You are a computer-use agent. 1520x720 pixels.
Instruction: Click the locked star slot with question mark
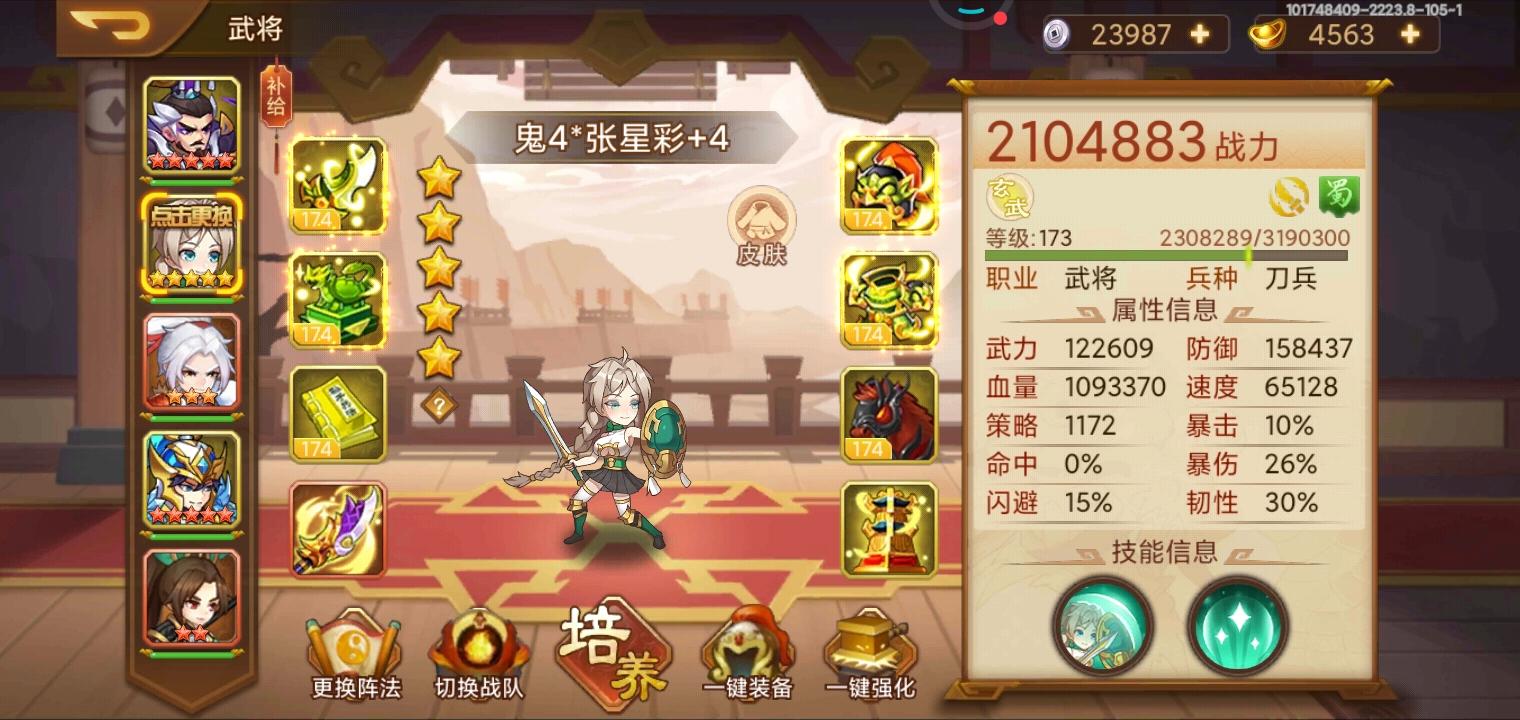click(x=437, y=404)
